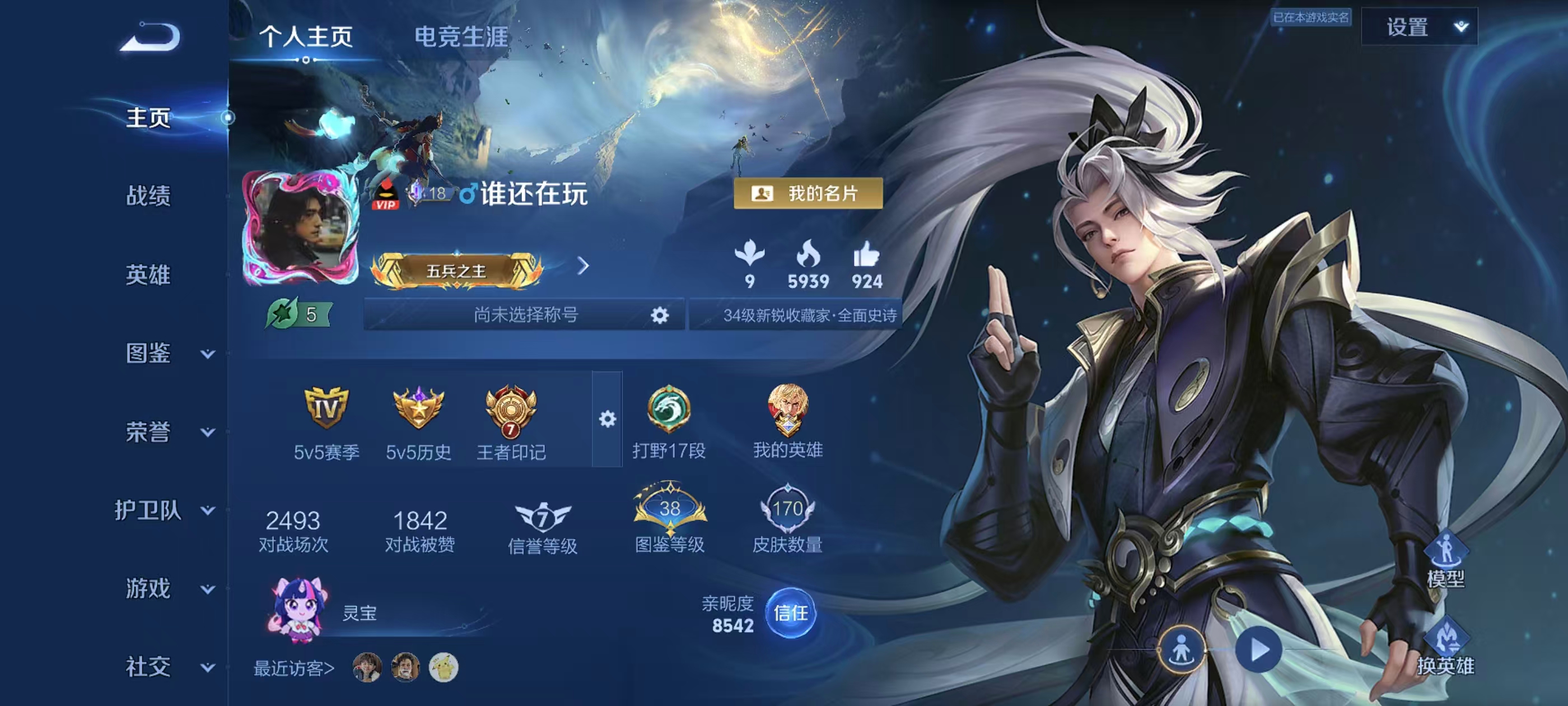Open 我的名片 card button
The height and width of the screenshot is (706, 1568).
click(808, 194)
